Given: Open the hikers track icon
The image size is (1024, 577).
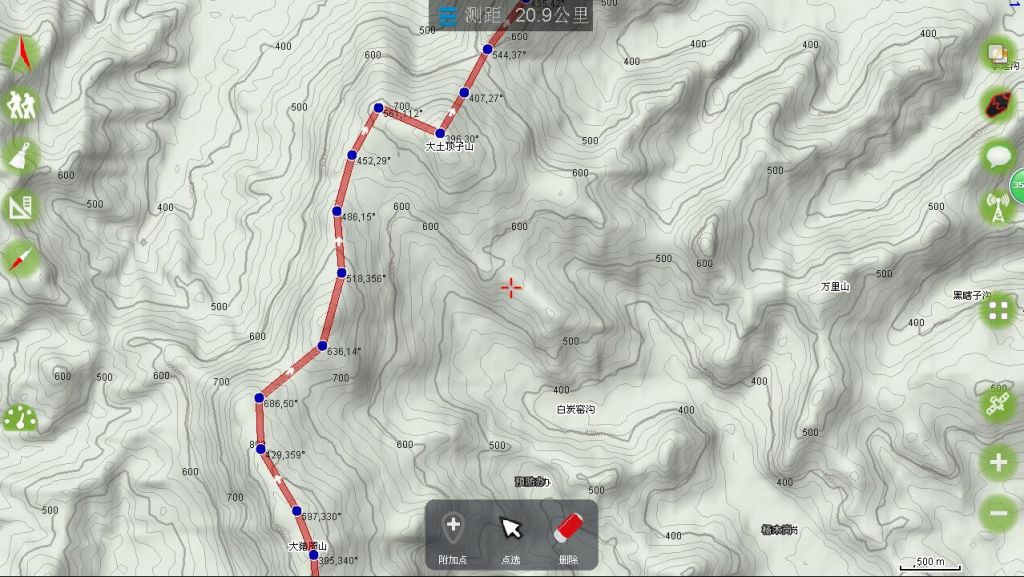Looking at the screenshot, I should pyautogui.click(x=21, y=103).
